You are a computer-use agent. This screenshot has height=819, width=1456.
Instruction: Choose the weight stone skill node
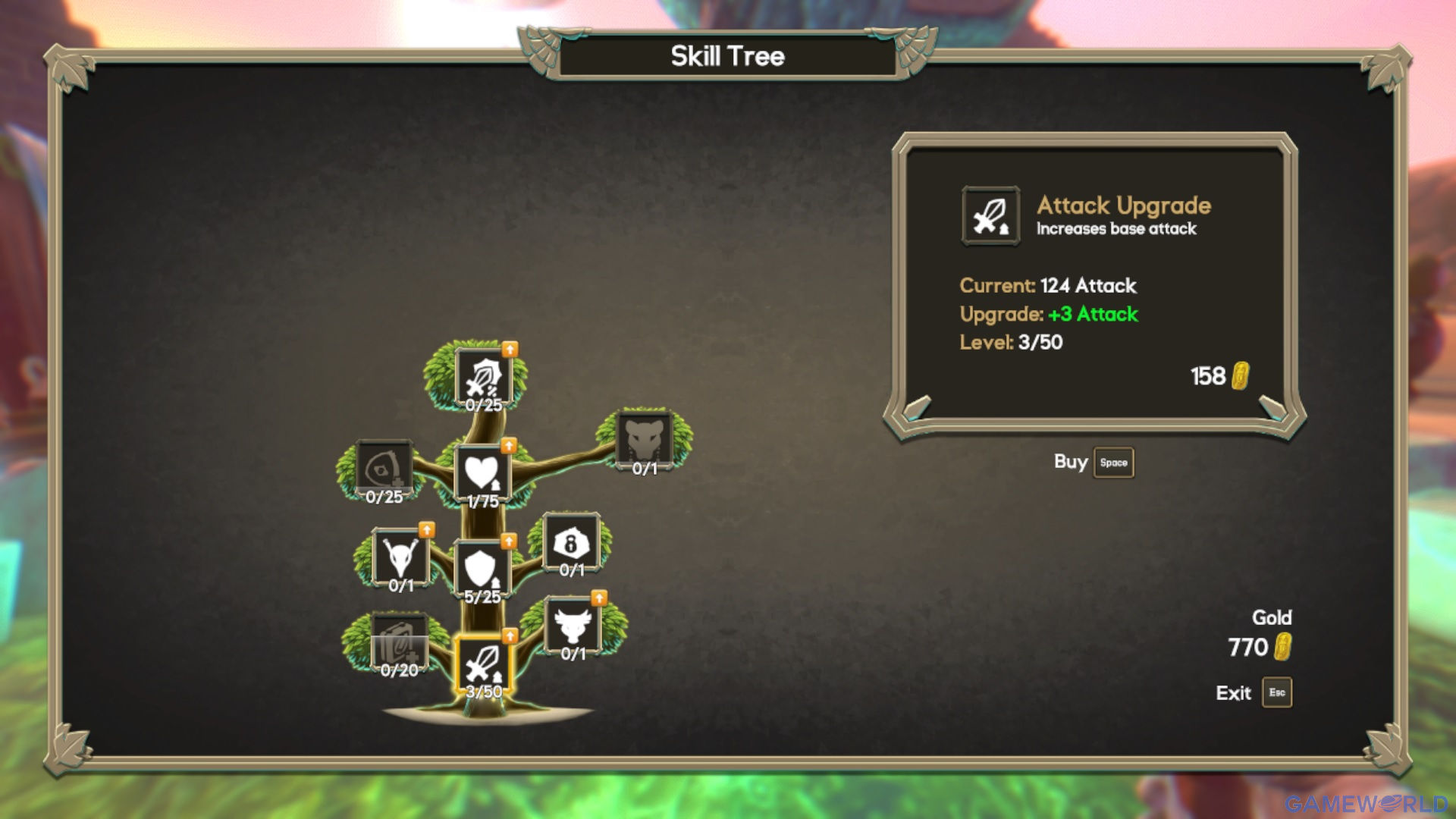point(571,542)
